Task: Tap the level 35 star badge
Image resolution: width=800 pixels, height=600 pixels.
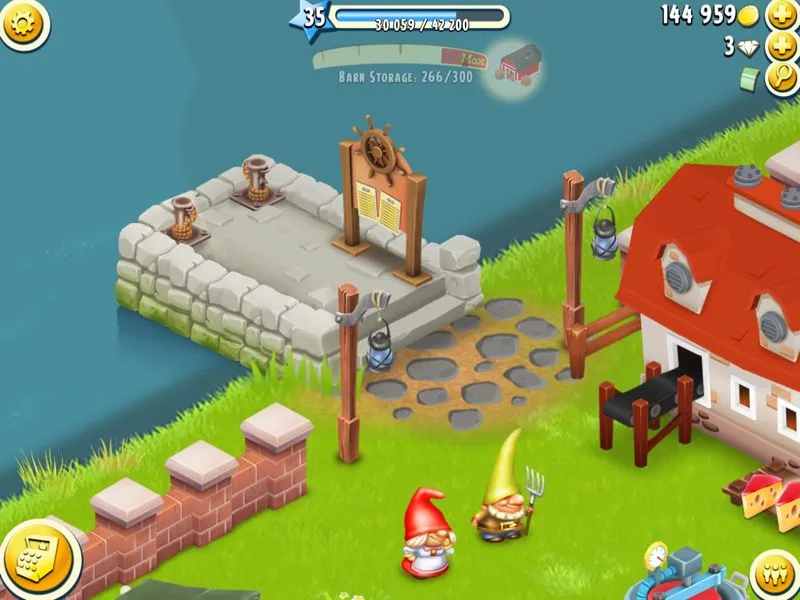Action: pos(313,17)
